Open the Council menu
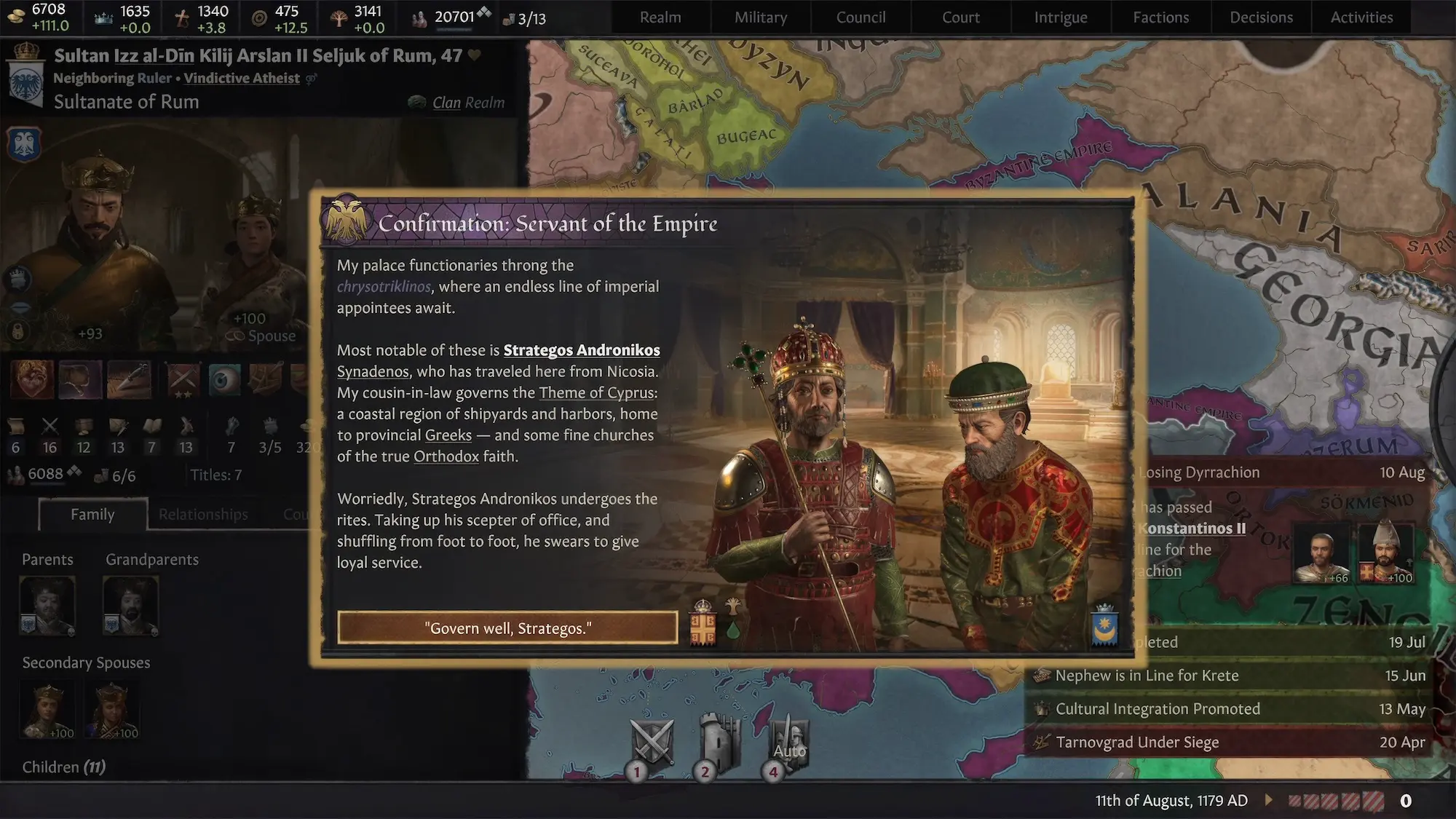 (860, 17)
